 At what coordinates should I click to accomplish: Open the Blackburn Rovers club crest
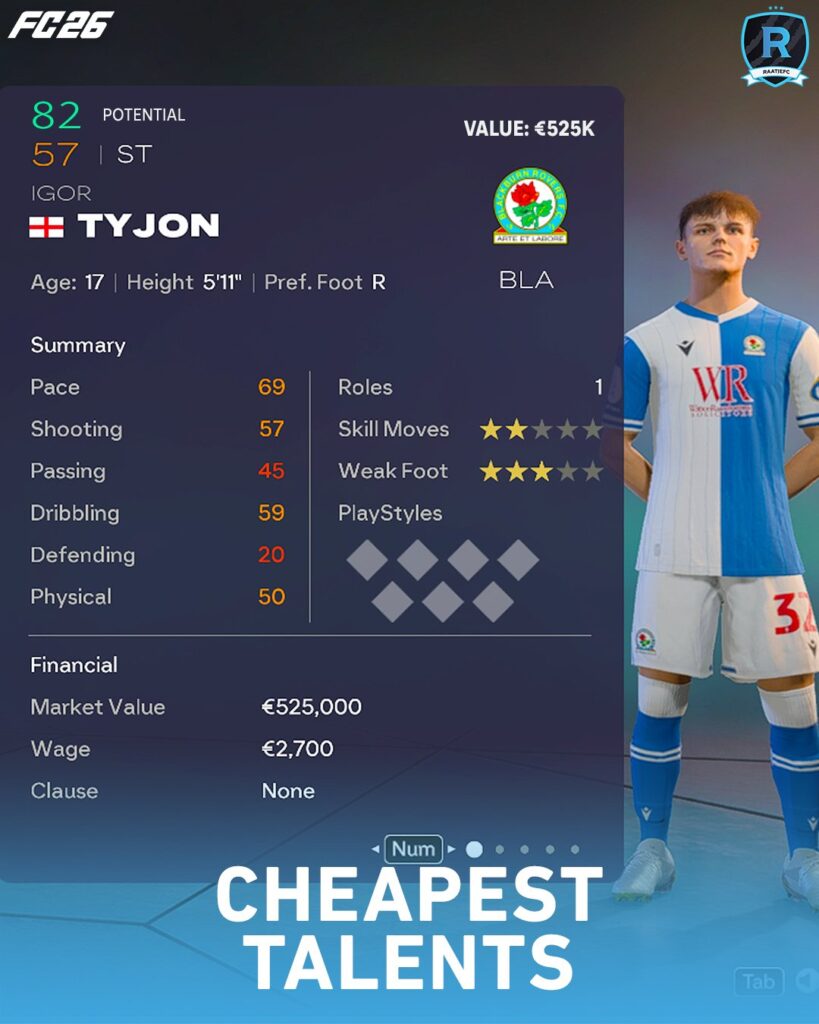click(x=530, y=206)
